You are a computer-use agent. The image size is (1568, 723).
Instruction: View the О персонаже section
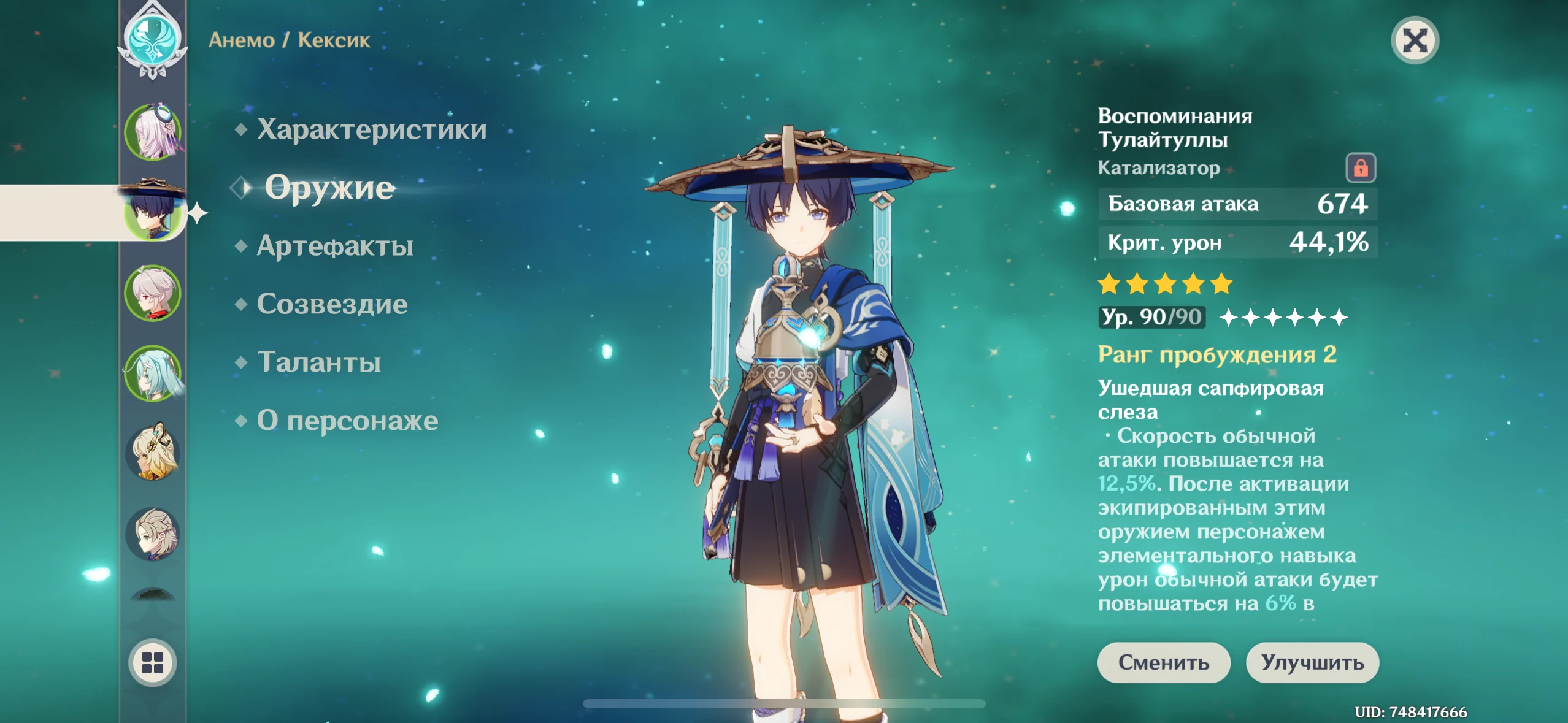coord(347,421)
